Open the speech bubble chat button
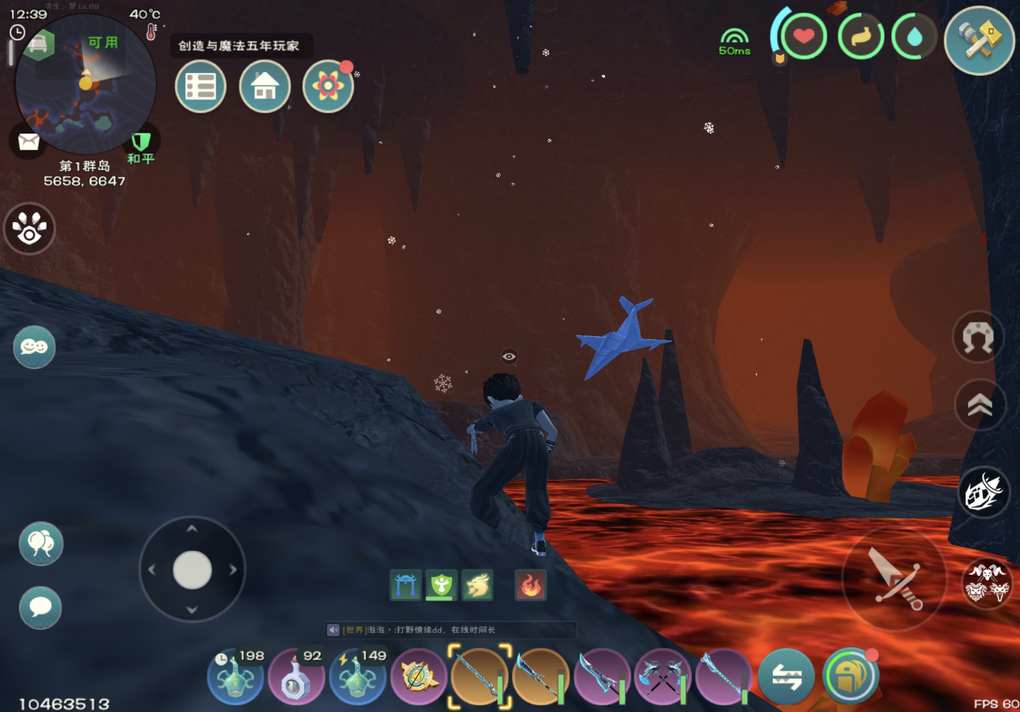This screenshot has height=712, width=1020. click(41, 607)
